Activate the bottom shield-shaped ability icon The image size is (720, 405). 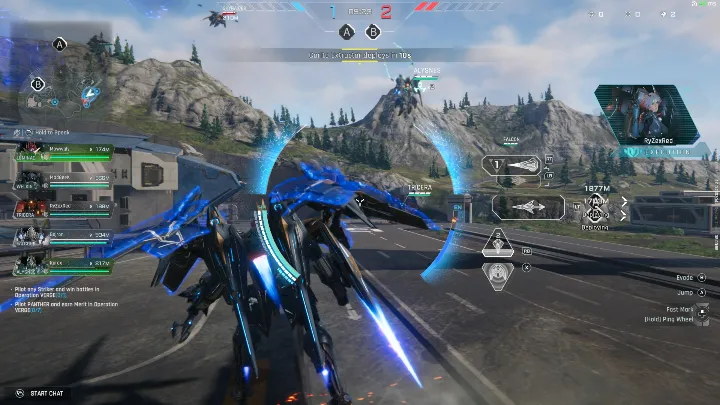click(497, 272)
